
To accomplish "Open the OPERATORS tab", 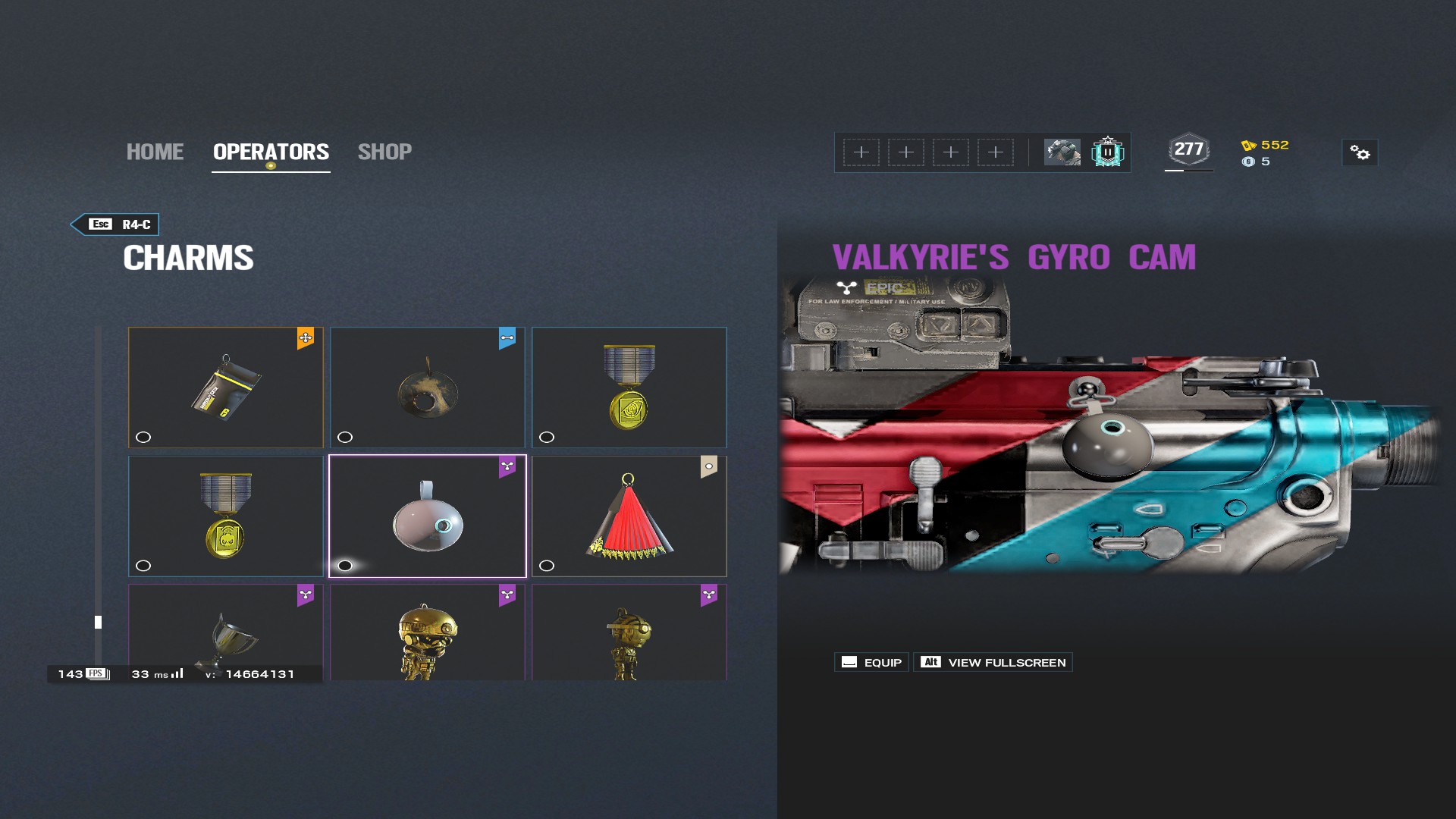I will point(271,152).
